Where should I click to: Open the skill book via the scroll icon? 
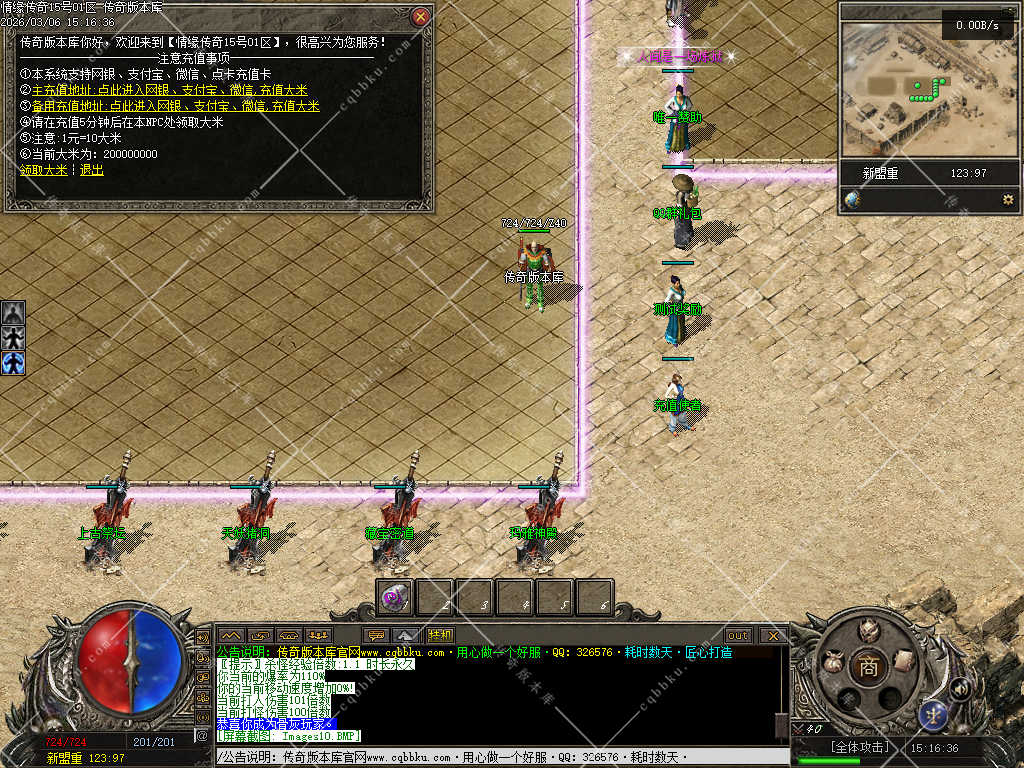(904, 660)
